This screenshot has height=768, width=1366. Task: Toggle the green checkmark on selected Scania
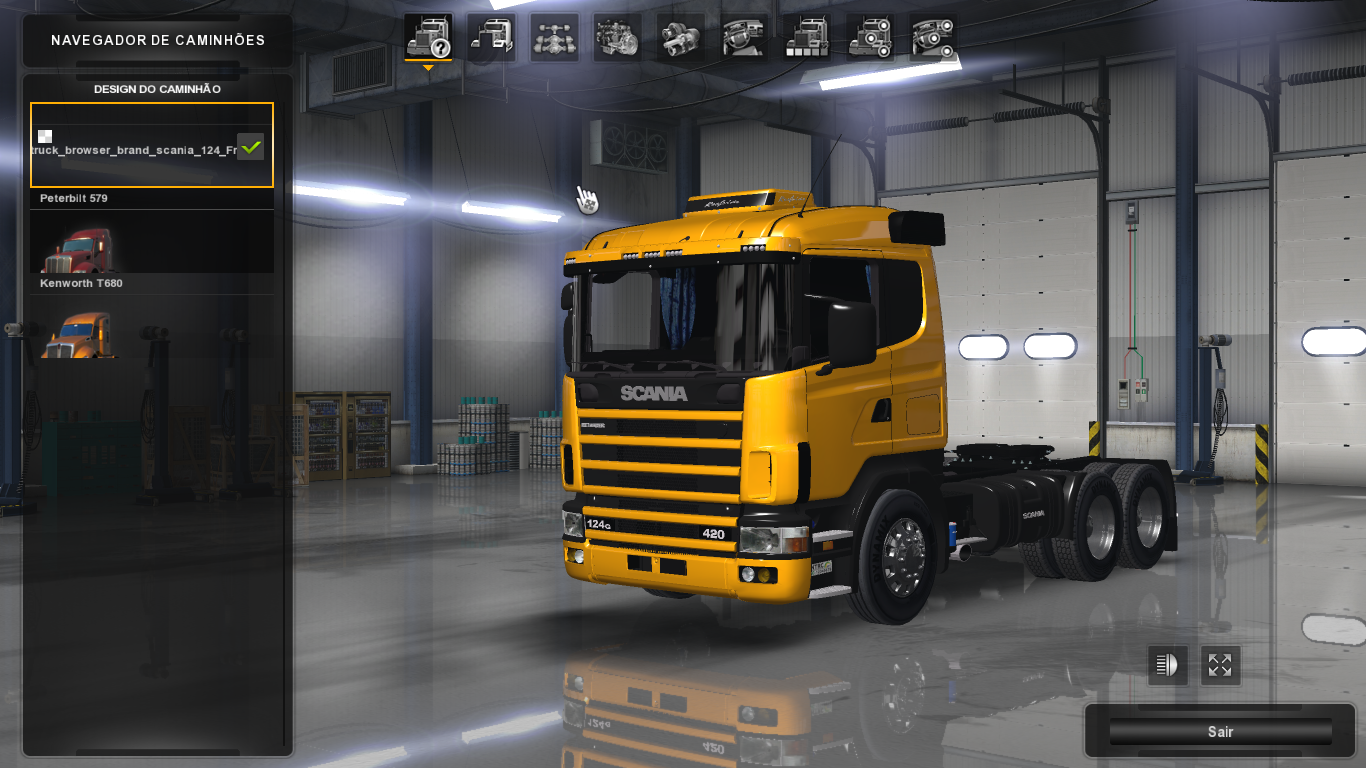251,148
